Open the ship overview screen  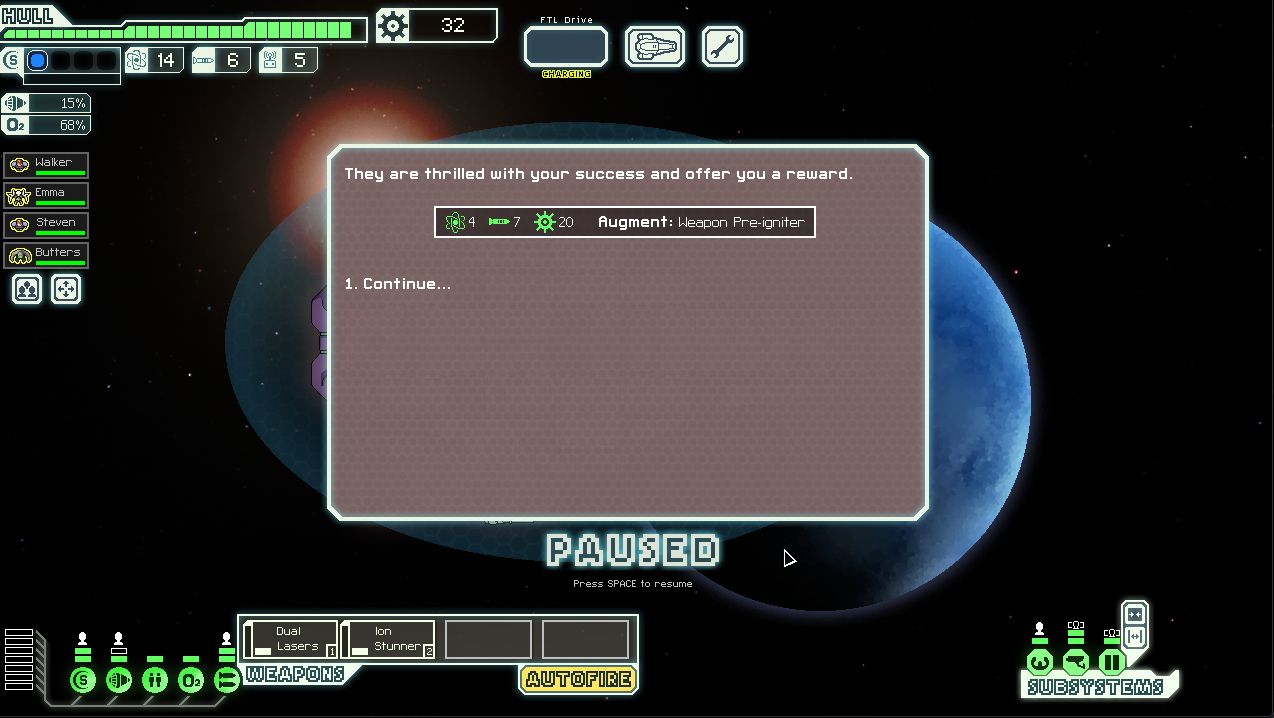click(x=655, y=47)
